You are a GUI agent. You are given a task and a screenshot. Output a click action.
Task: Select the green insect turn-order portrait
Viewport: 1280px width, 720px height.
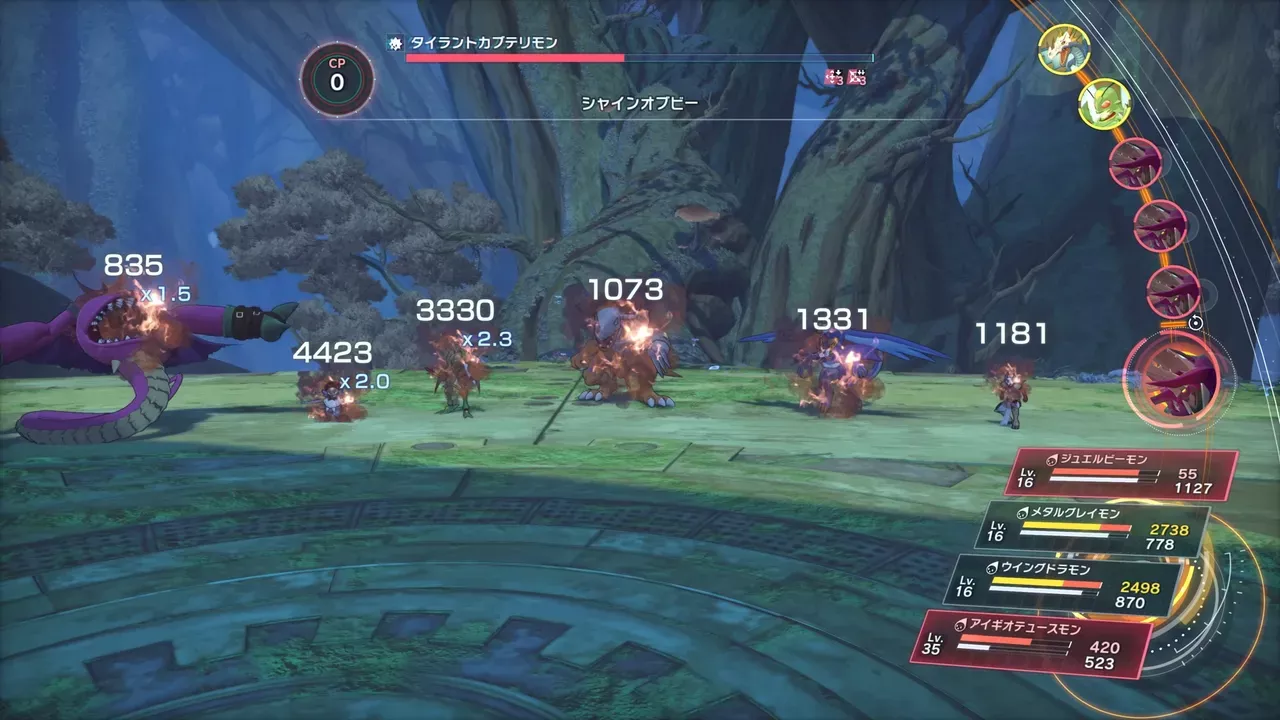pyautogui.click(x=1104, y=102)
